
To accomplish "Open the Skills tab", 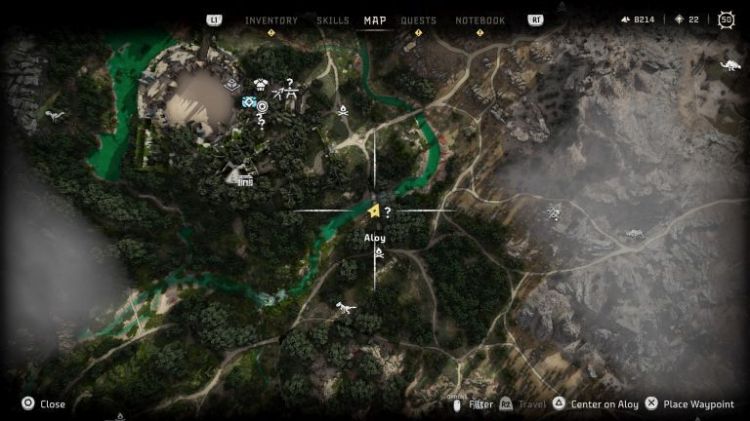I will pyautogui.click(x=332, y=20).
